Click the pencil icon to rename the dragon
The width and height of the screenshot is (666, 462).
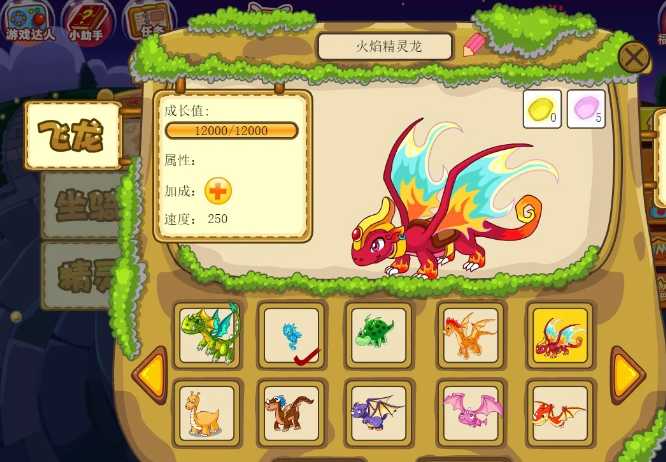click(473, 45)
